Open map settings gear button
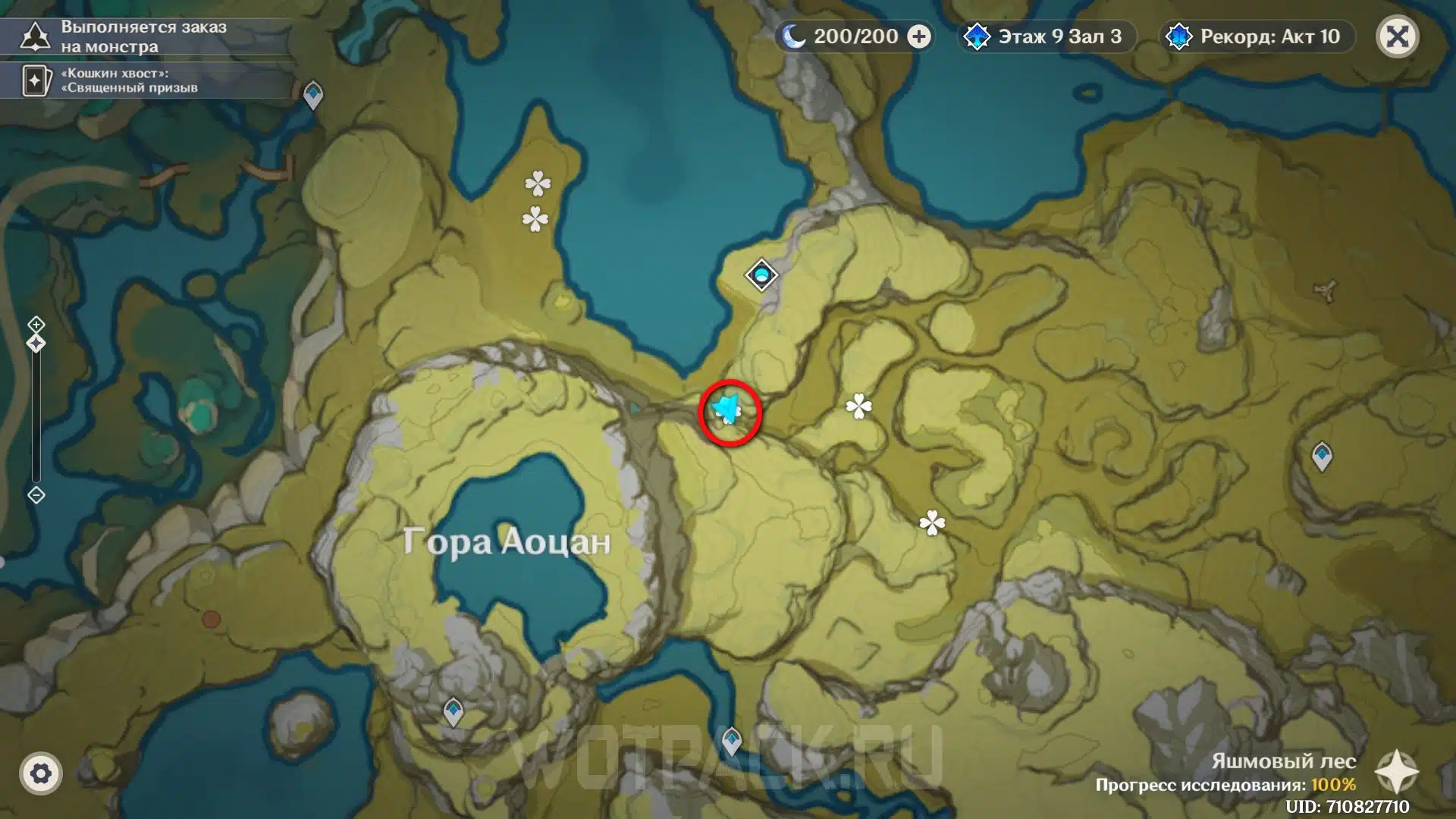1456x819 pixels. [41, 773]
